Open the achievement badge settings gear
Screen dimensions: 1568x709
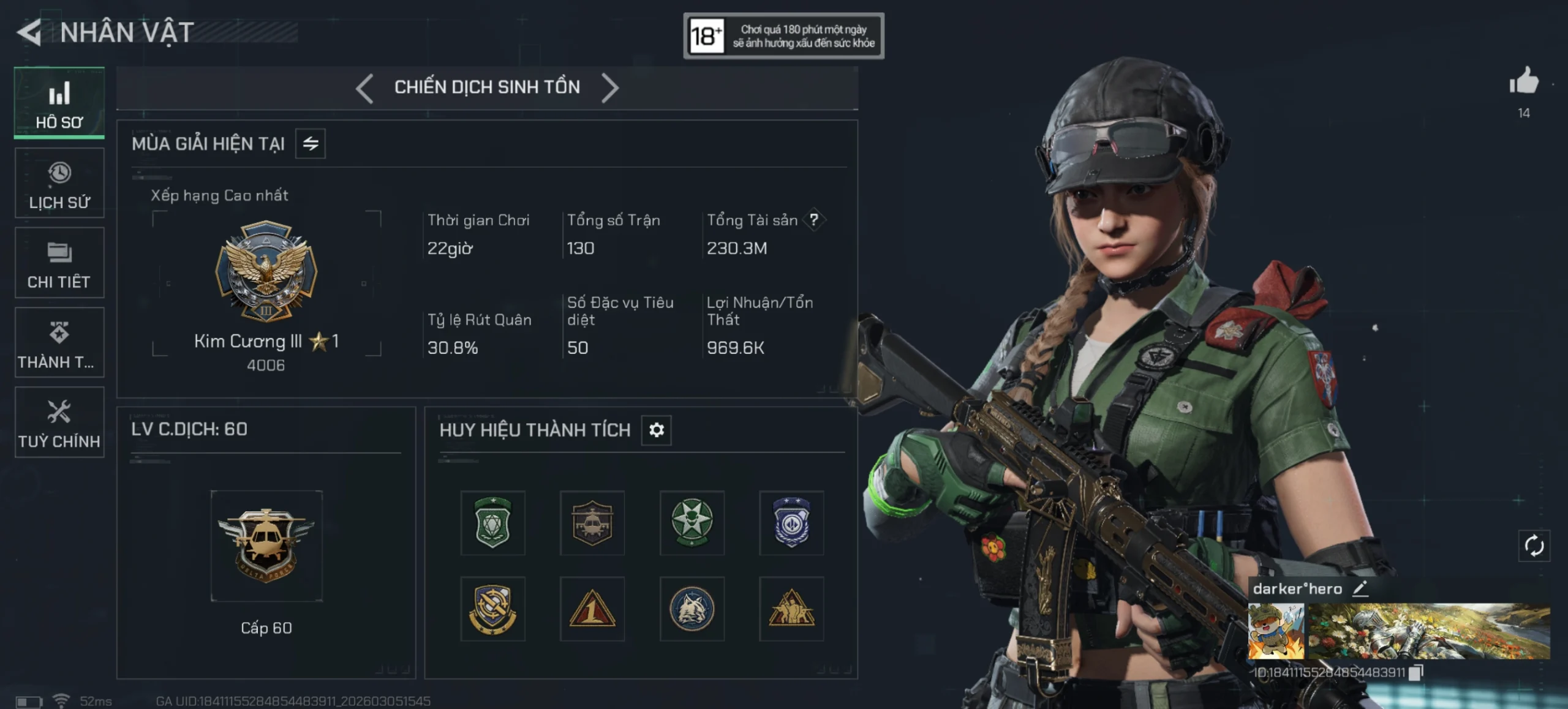click(x=656, y=430)
